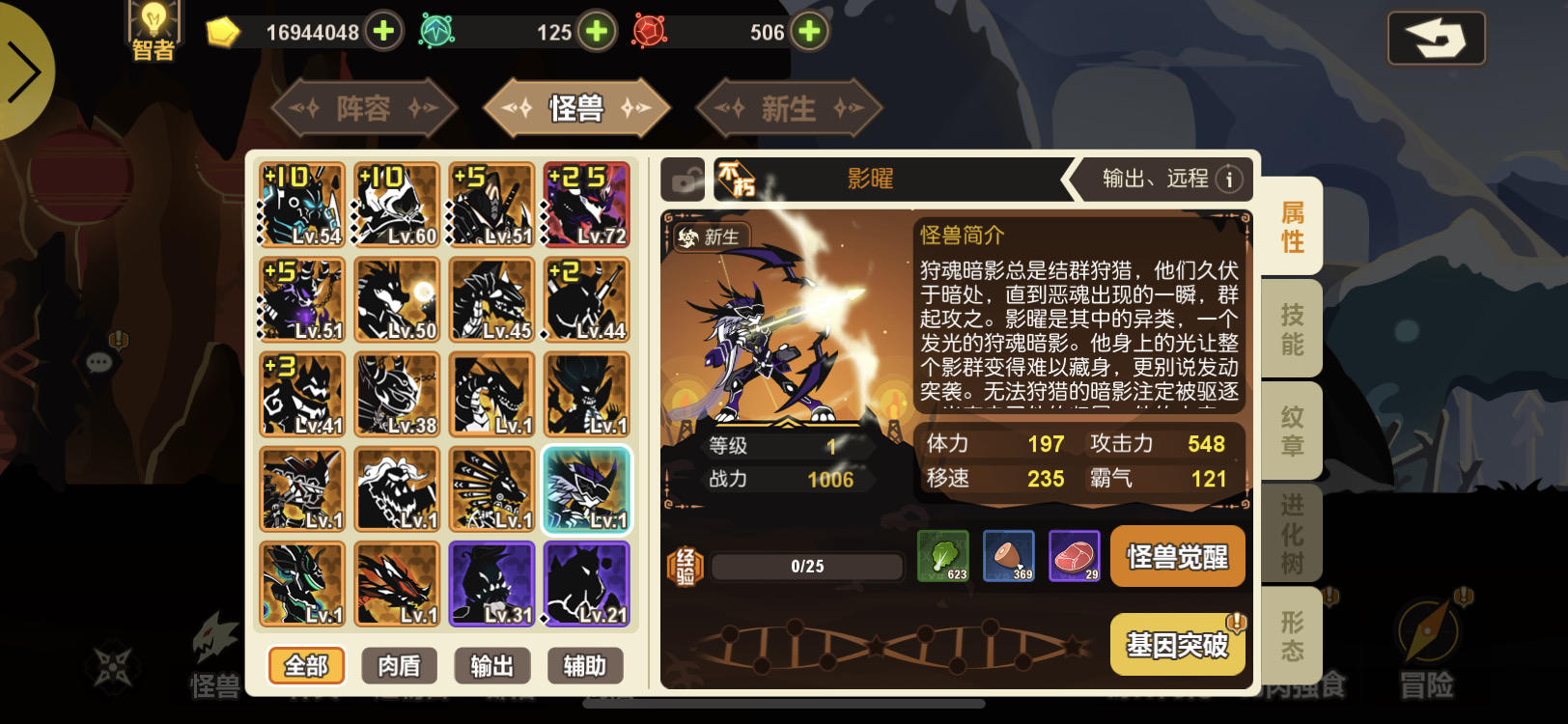Open the info icon next to 输出、远程
This screenshot has width=1568, height=724.
pyautogui.click(x=1228, y=179)
